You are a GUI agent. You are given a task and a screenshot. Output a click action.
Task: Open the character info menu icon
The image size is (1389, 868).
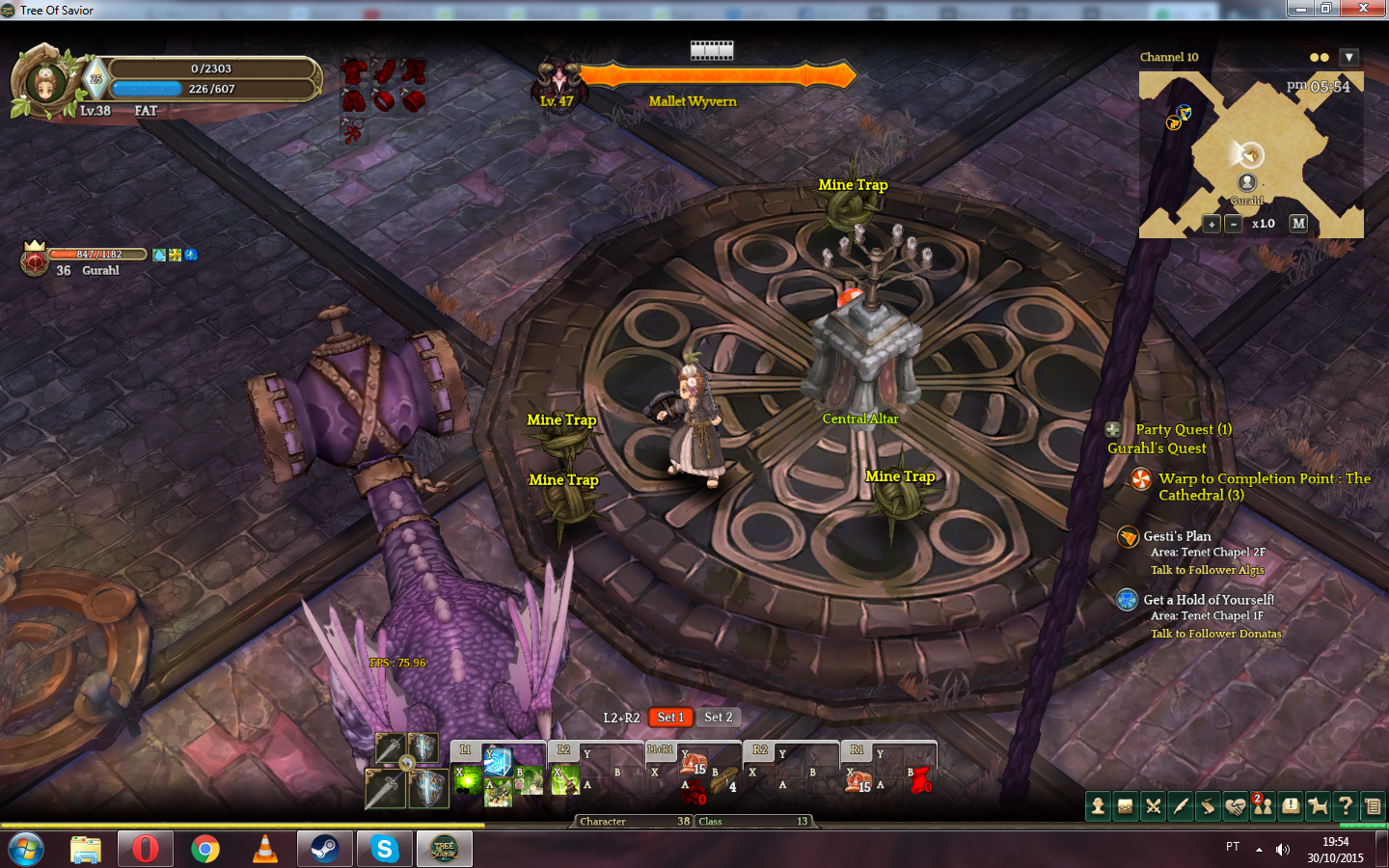coord(1098,806)
